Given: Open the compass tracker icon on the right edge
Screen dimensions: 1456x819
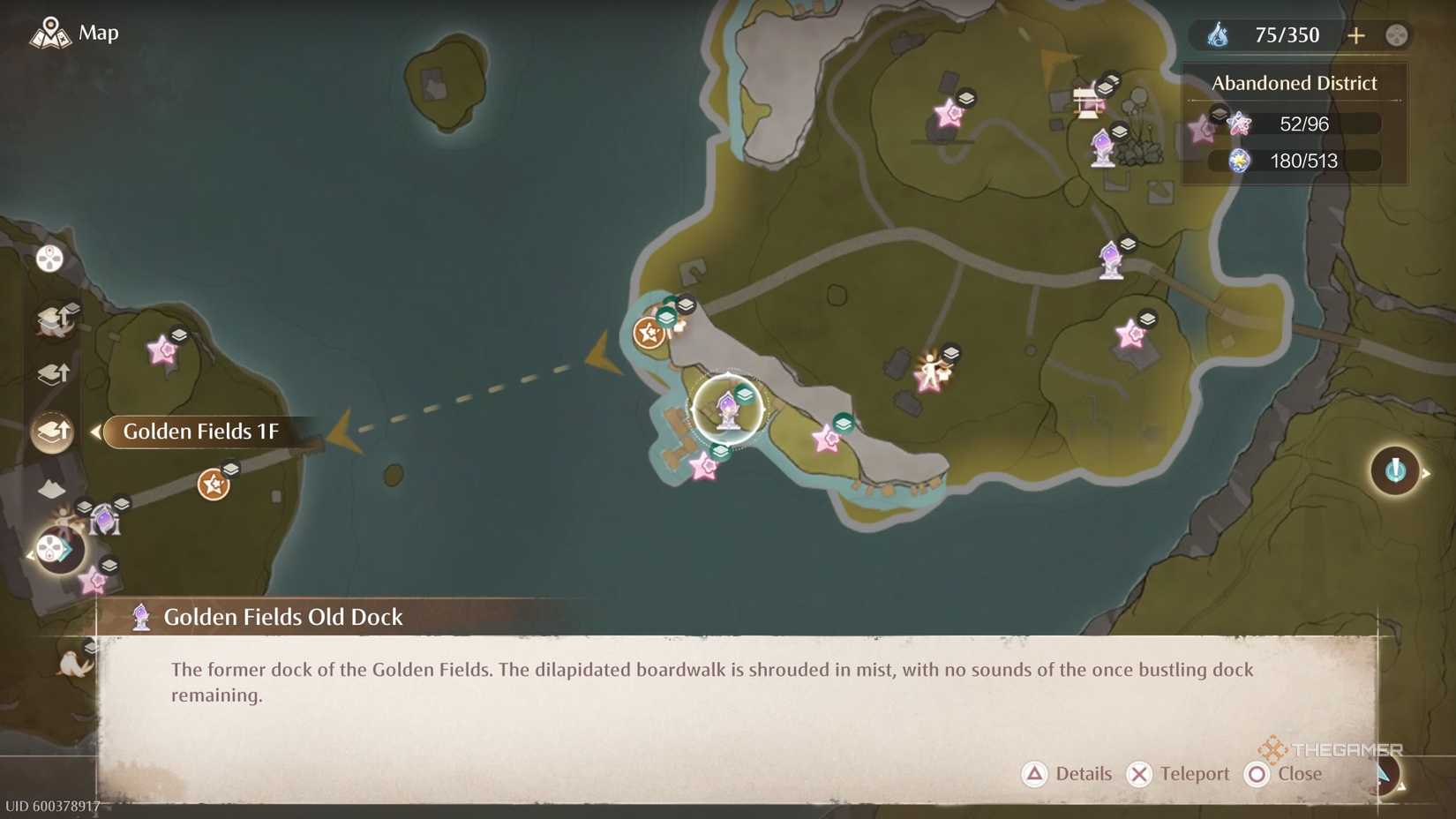Looking at the screenshot, I should point(1397,471).
